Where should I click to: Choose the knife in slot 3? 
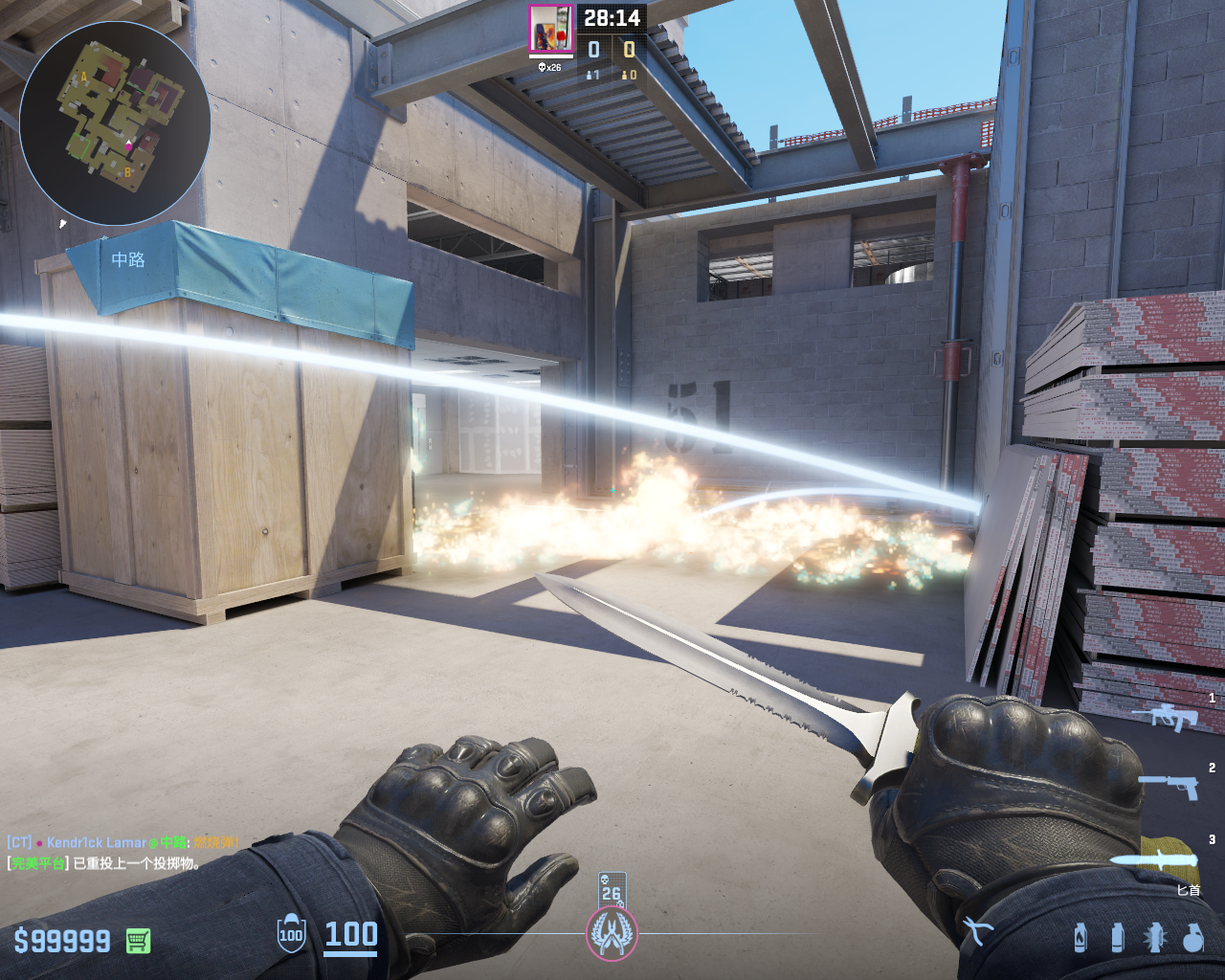tap(1156, 858)
